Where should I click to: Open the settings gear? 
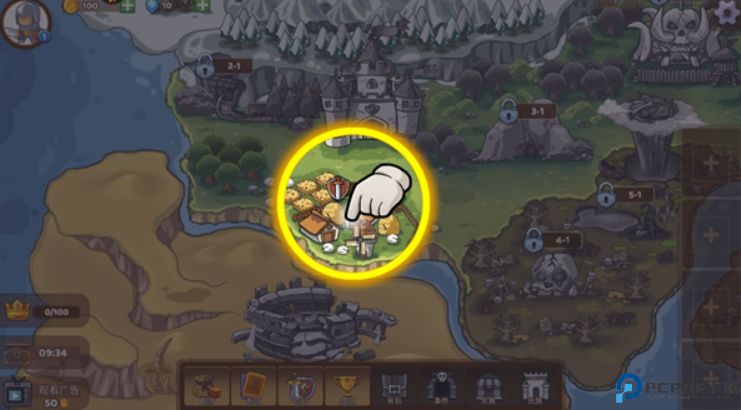click(x=727, y=11)
